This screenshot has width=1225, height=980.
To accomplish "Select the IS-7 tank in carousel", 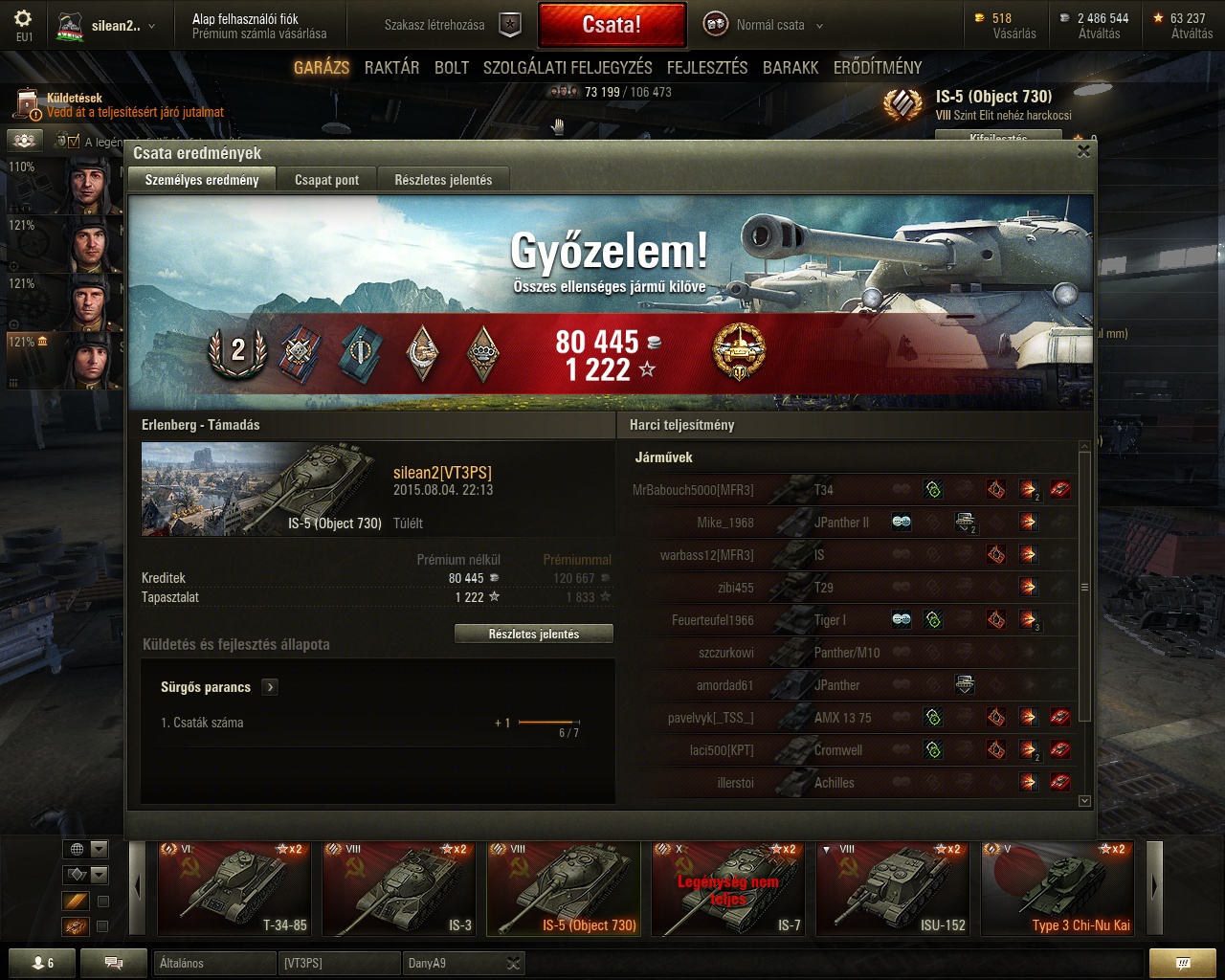I will tap(727, 887).
